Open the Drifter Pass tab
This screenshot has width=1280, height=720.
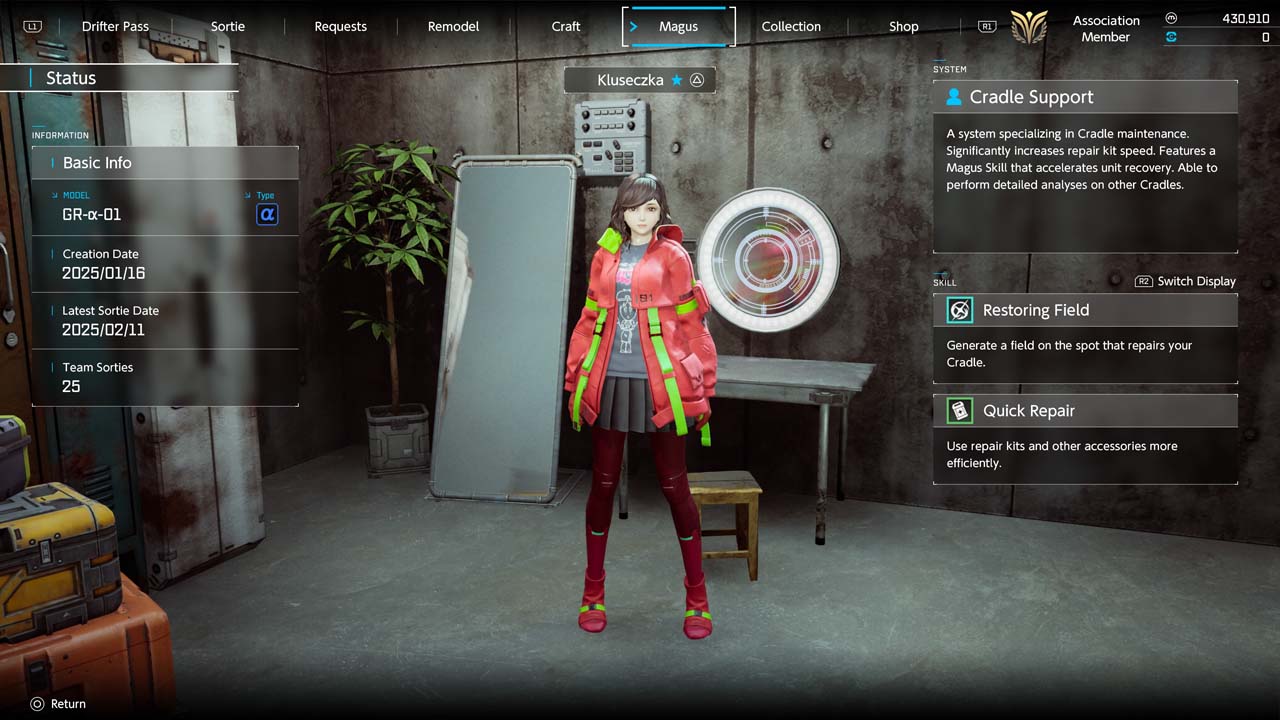click(x=115, y=26)
